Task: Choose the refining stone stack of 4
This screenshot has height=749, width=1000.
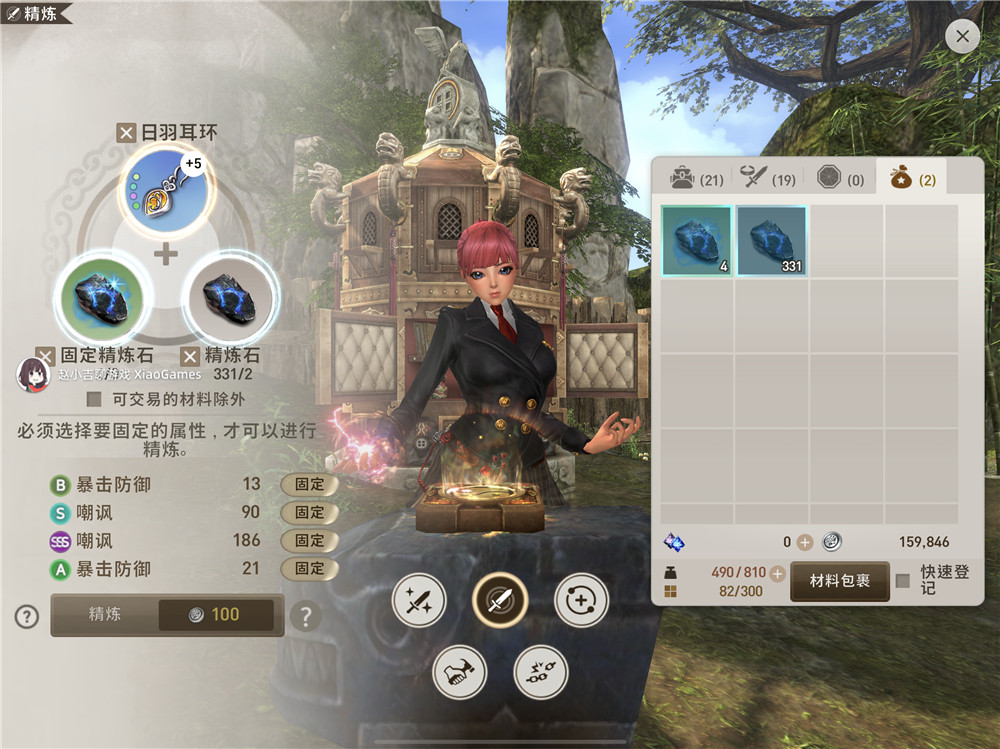Action: point(697,241)
